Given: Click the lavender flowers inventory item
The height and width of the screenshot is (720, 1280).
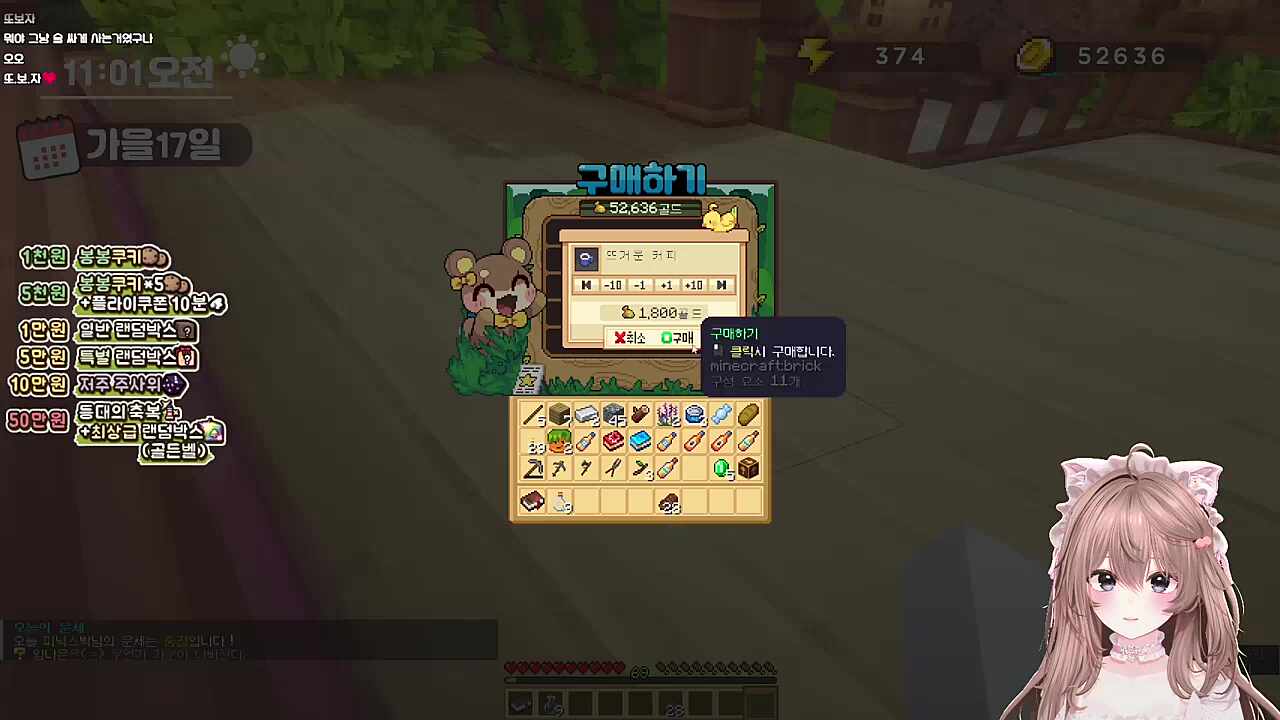Looking at the screenshot, I should tap(668, 413).
